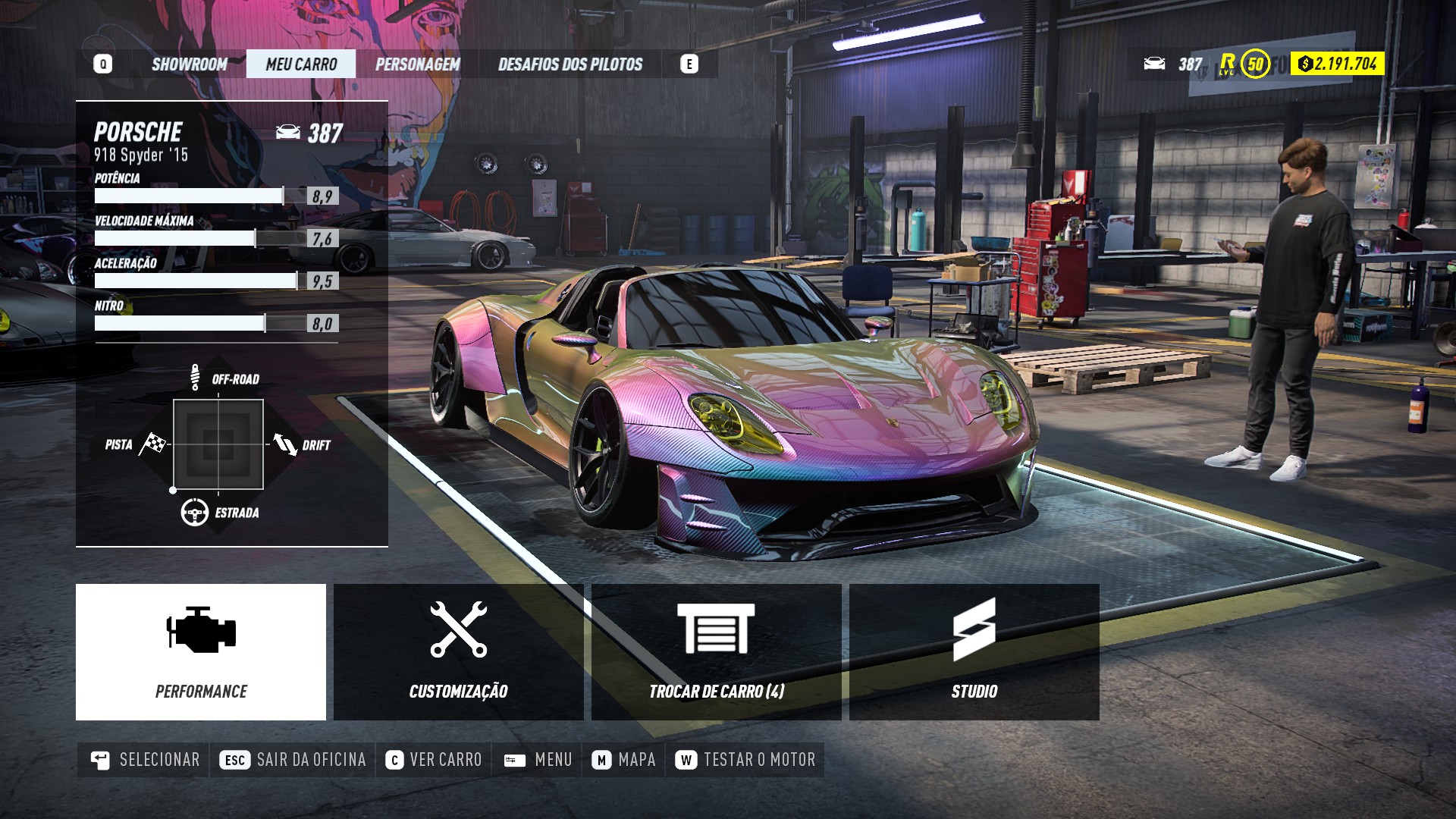The height and width of the screenshot is (819, 1456).
Task: Open the Menu option
Action: 538,760
